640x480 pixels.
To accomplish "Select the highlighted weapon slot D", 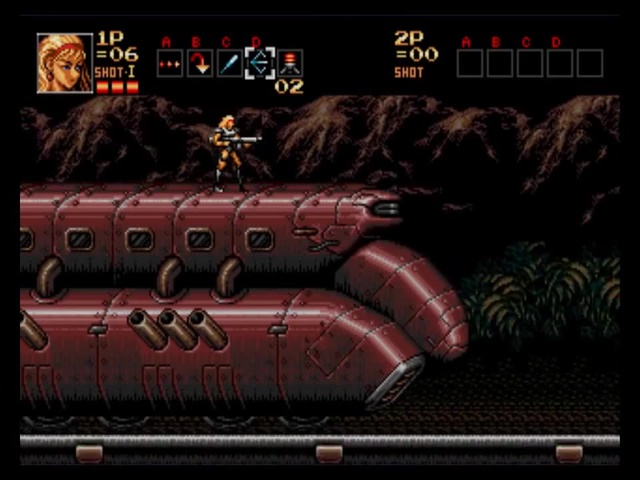I will pyautogui.click(x=260, y=63).
